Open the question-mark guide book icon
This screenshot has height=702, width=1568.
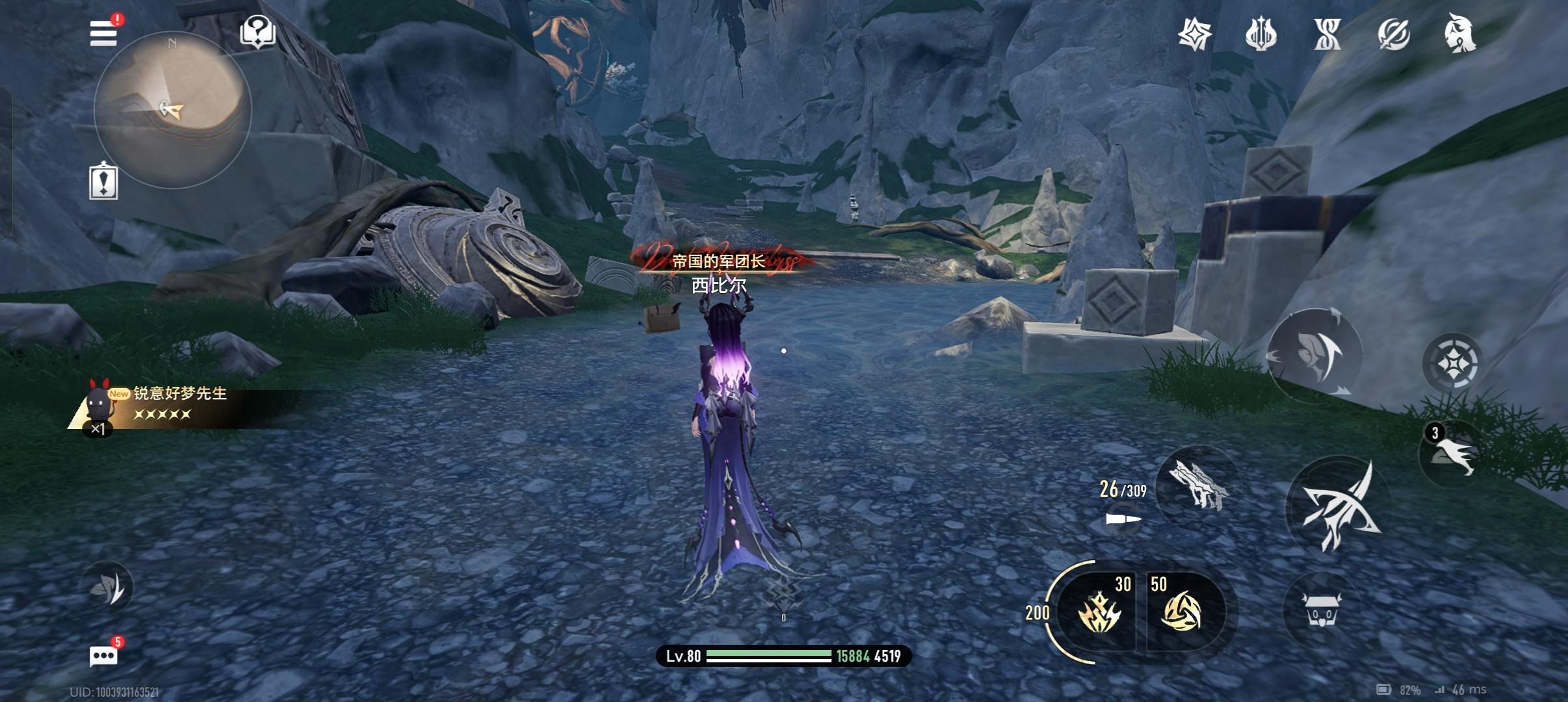point(257,32)
